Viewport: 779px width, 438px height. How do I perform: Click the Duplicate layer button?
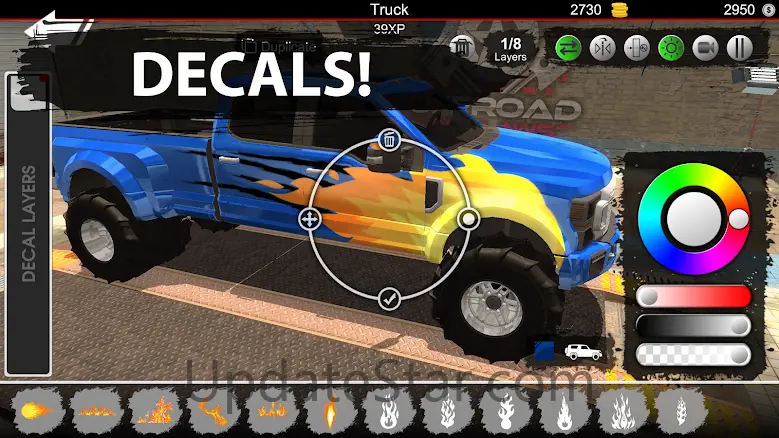coord(280,46)
